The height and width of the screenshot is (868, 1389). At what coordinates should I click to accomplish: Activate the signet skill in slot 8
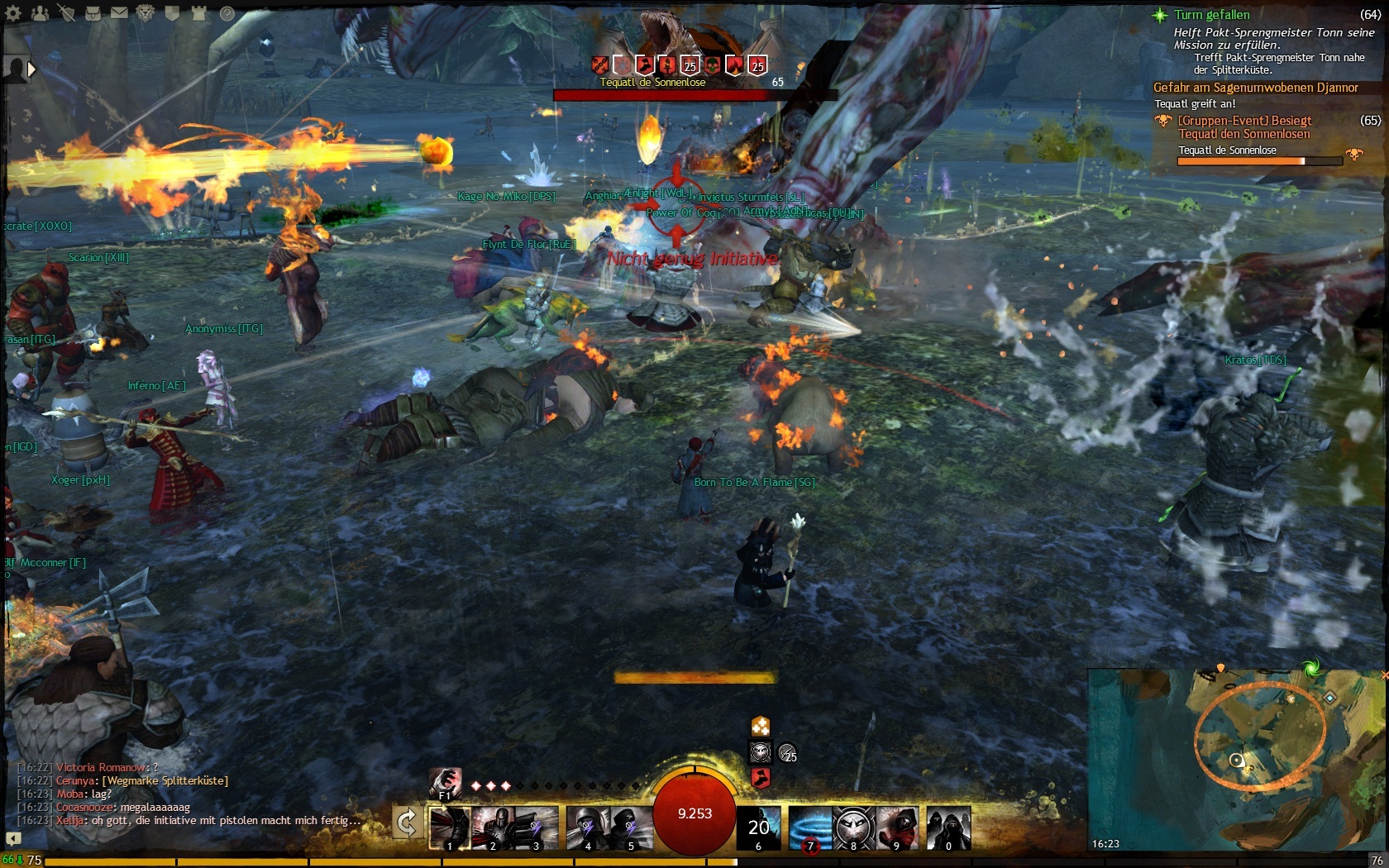[853, 827]
